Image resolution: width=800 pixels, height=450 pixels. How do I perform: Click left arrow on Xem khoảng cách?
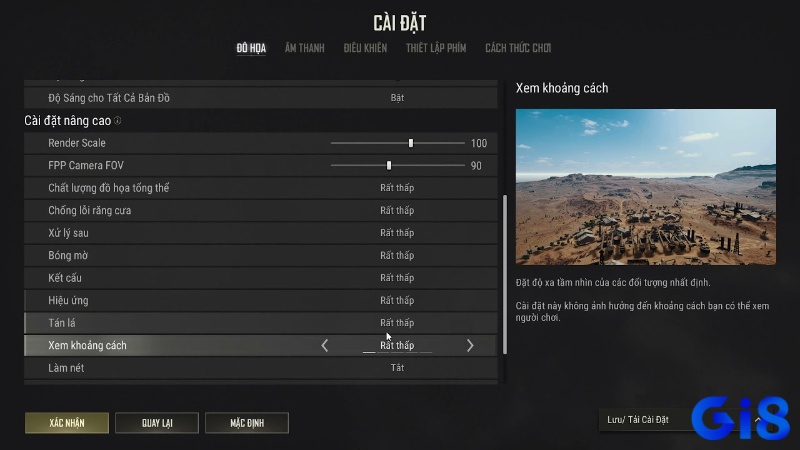tap(324, 345)
